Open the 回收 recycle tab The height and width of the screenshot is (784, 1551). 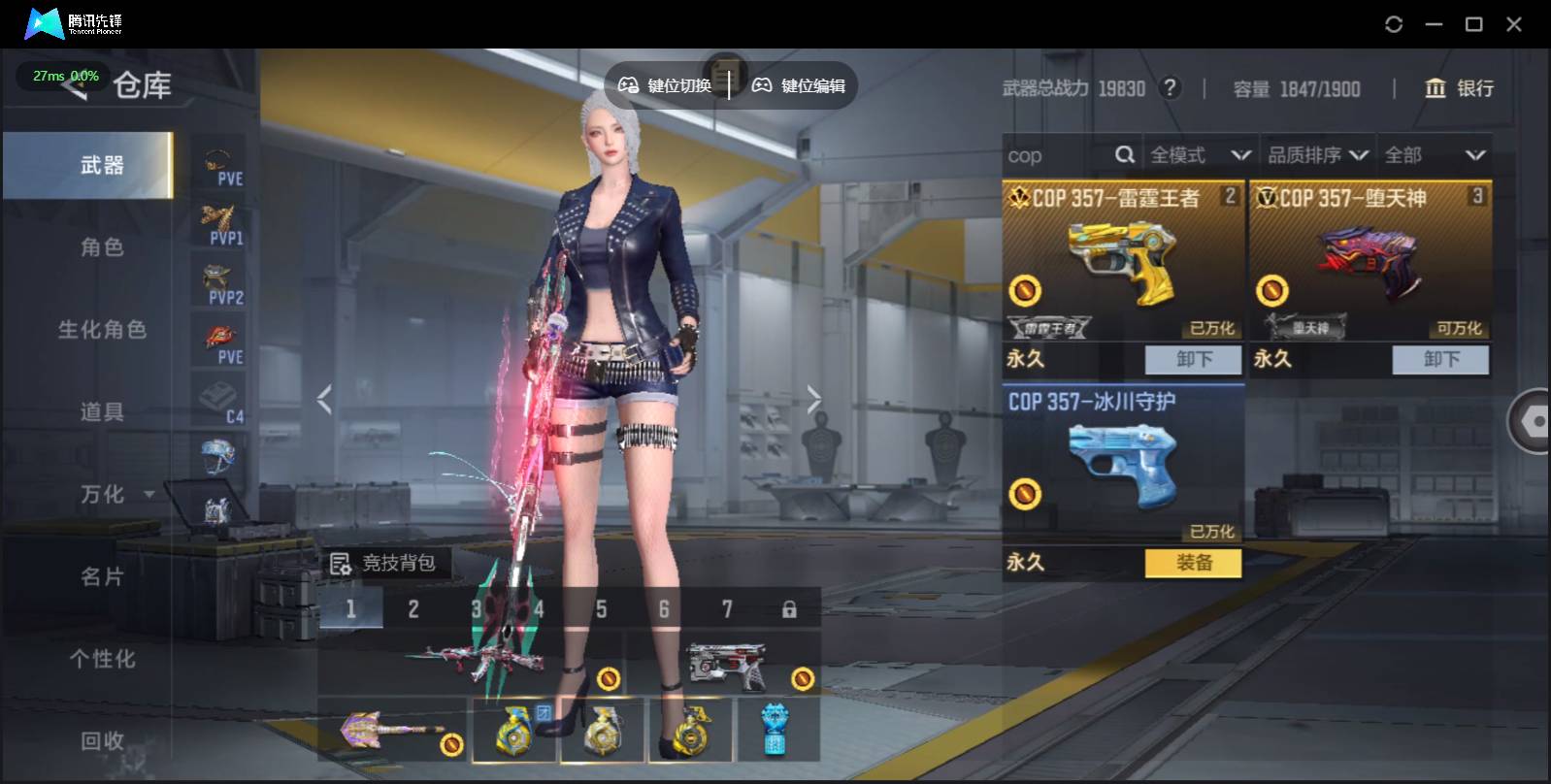101,742
